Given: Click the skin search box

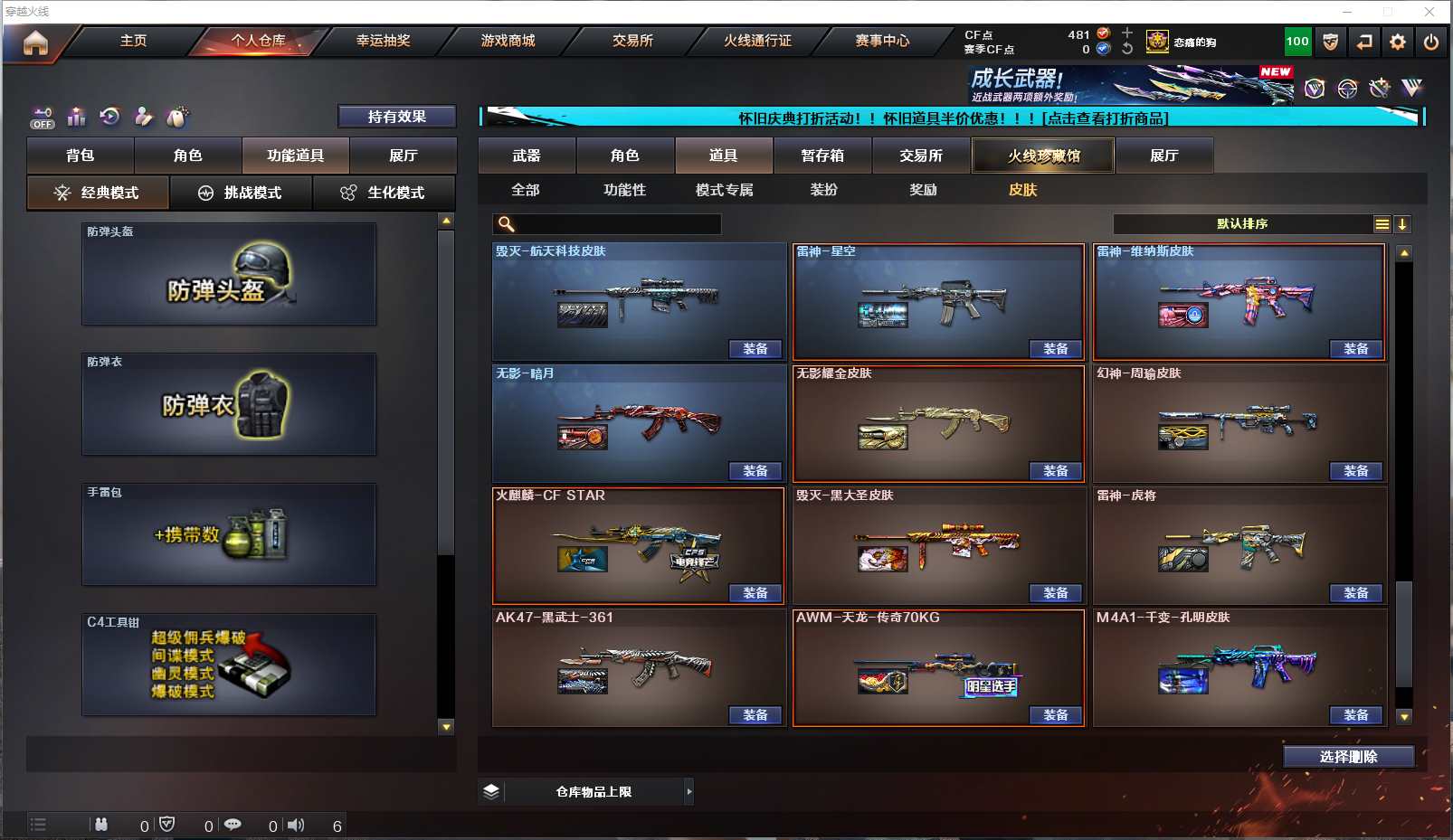Looking at the screenshot, I should click(617, 224).
